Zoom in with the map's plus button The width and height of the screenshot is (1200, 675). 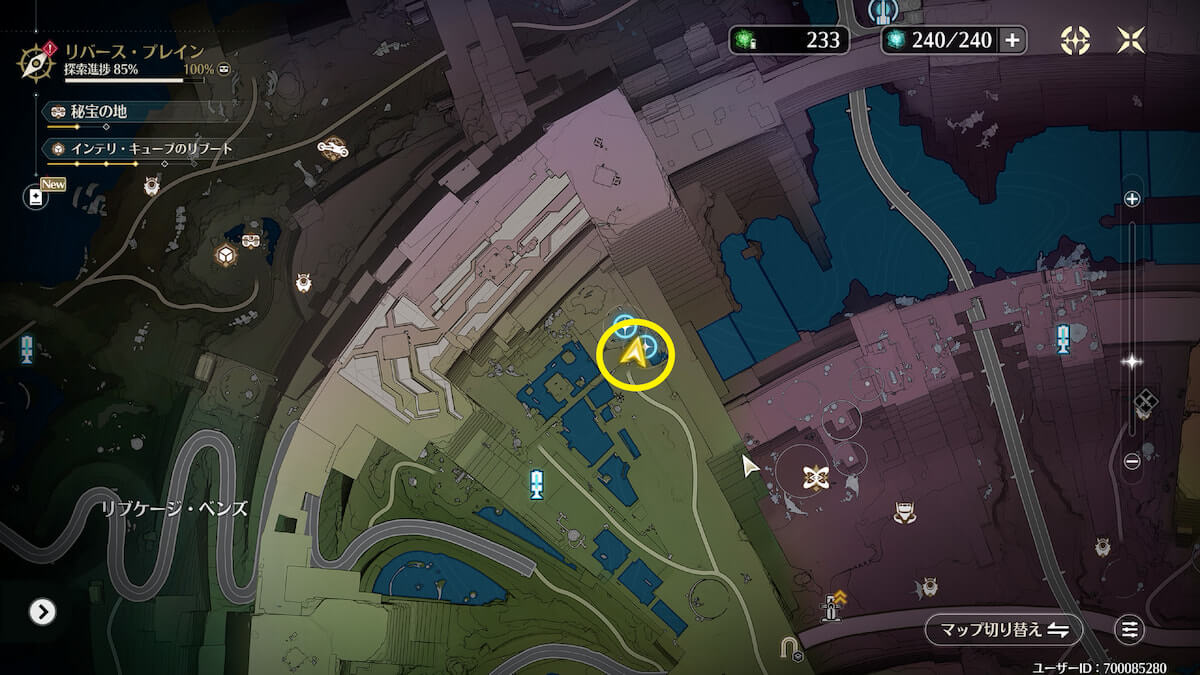(1132, 199)
